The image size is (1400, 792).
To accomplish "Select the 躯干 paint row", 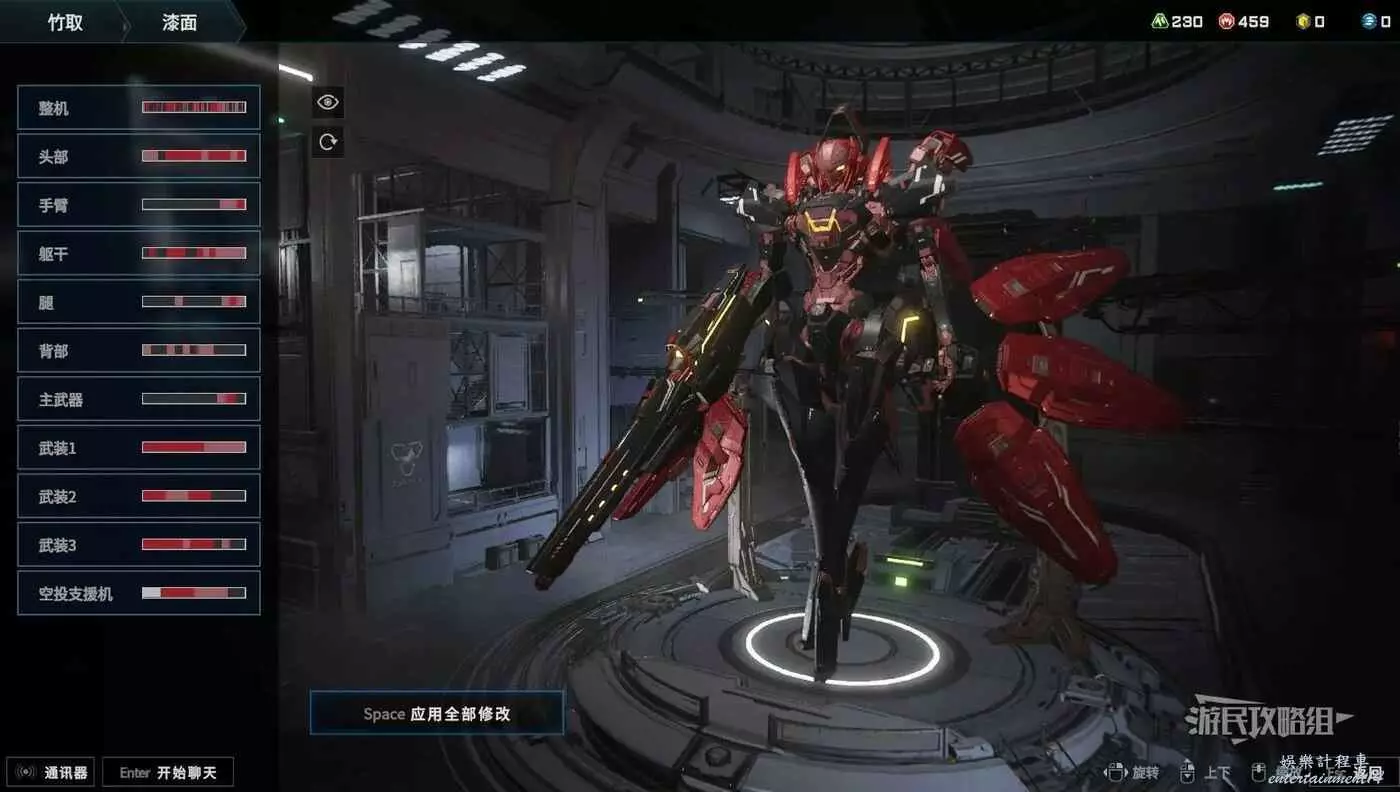I will 138,253.
